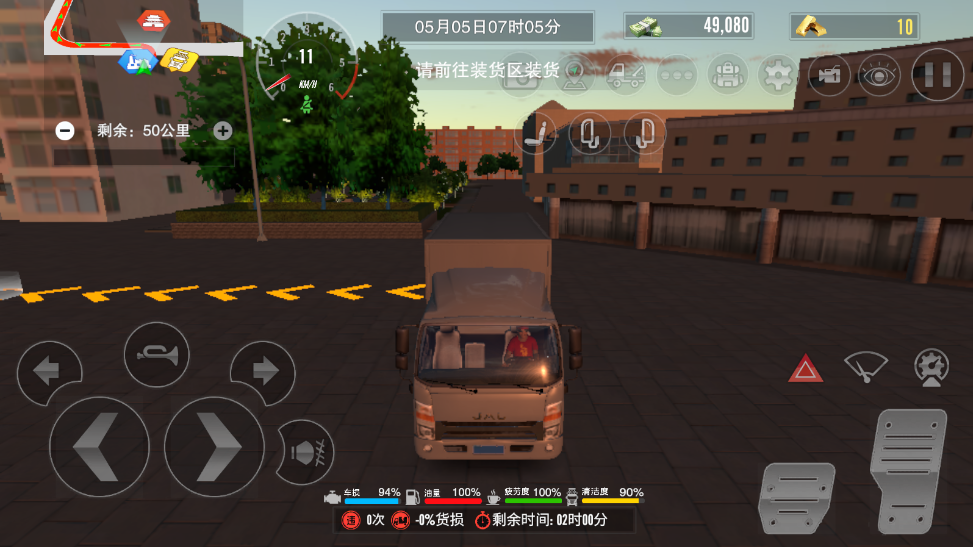Activate the right turn signal arrow
973x547 pixels.
click(x=264, y=372)
